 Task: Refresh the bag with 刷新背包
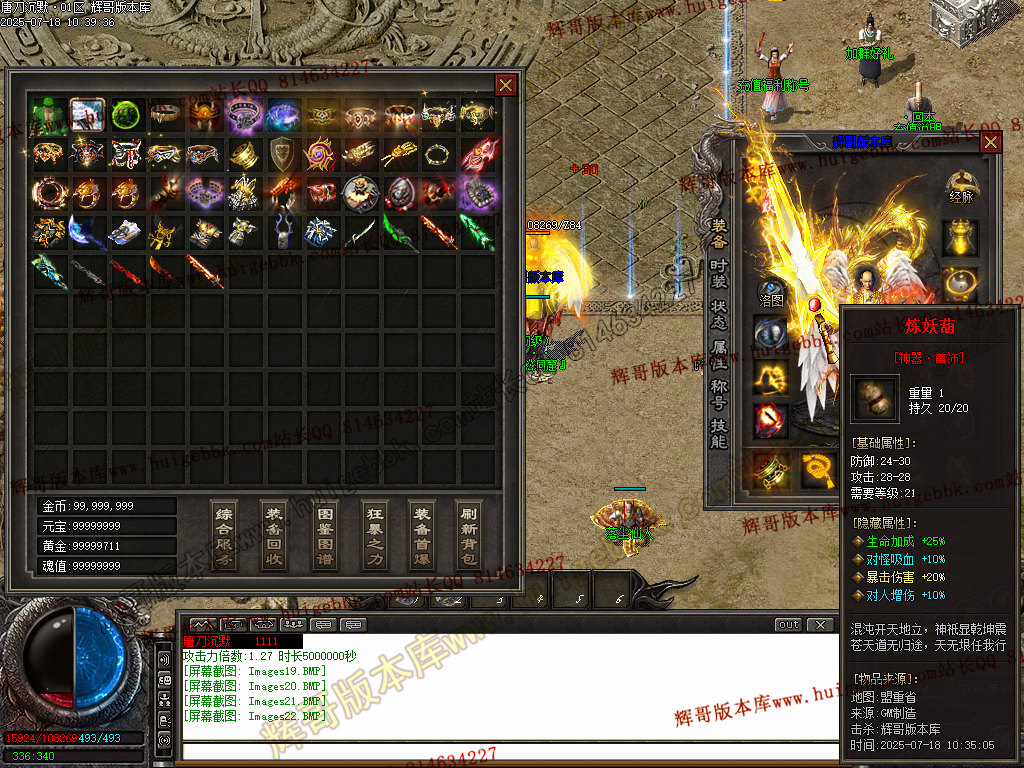pyautogui.click(x=468, y=535)
